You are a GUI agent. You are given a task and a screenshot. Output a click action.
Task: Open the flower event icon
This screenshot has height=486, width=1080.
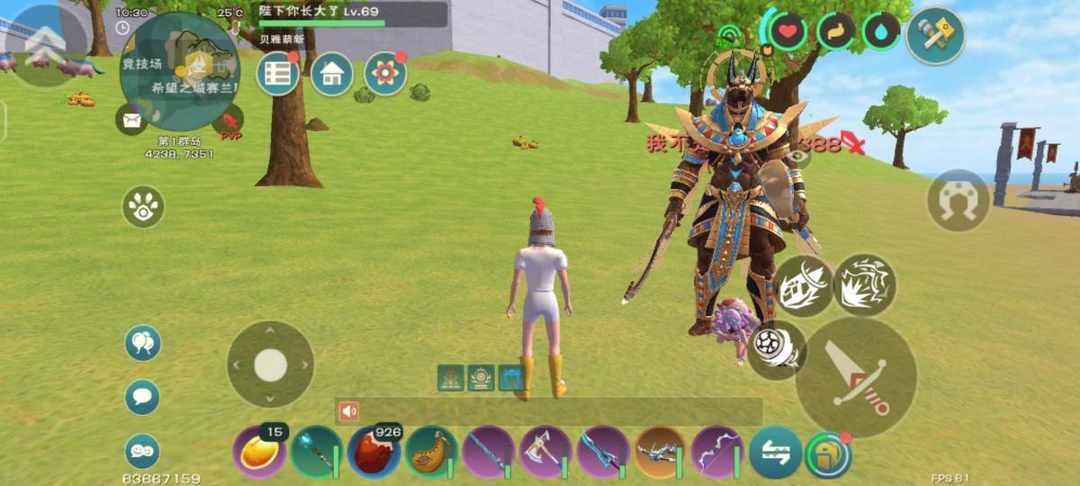click(385, 74)
